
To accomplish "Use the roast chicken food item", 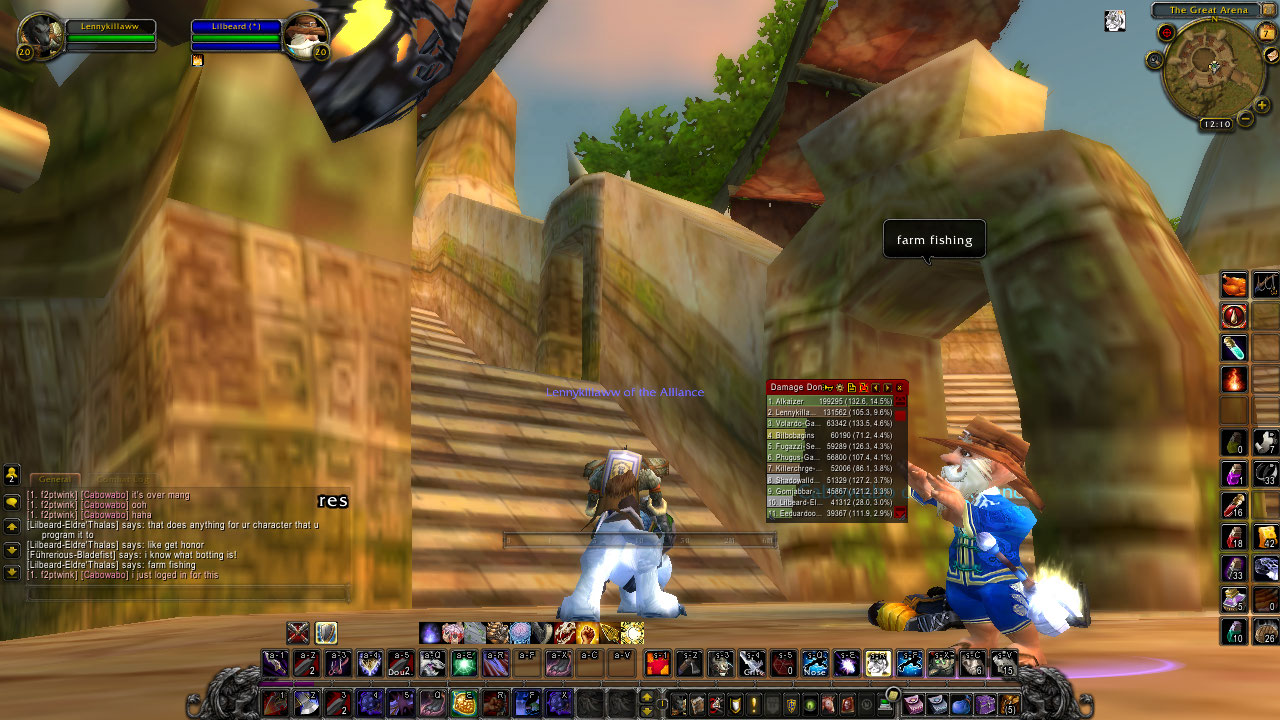I will 1234,285.
